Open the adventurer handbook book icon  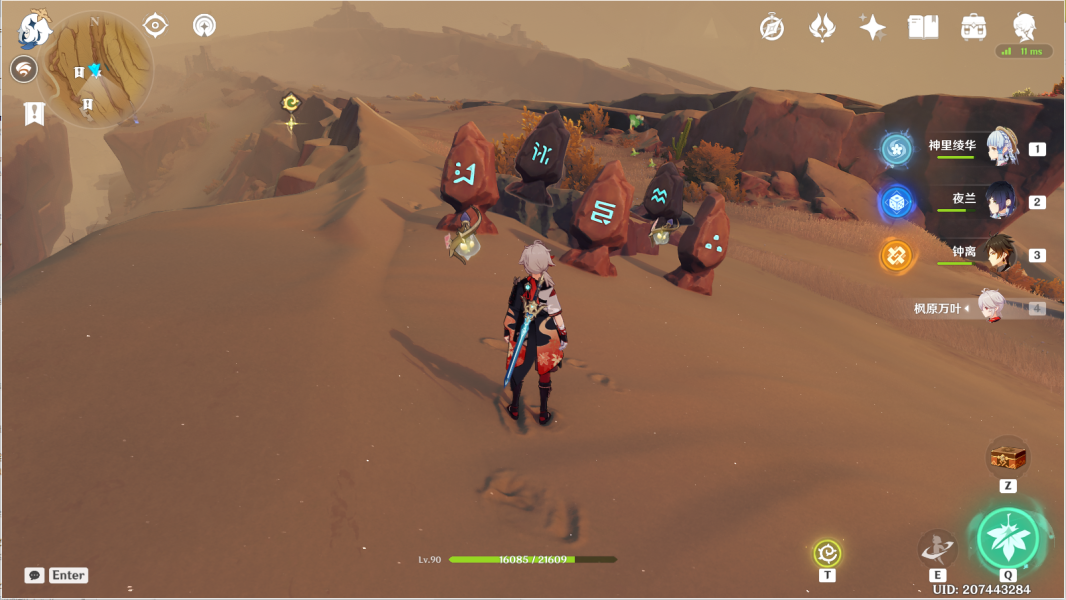click(x=923, y=27)
